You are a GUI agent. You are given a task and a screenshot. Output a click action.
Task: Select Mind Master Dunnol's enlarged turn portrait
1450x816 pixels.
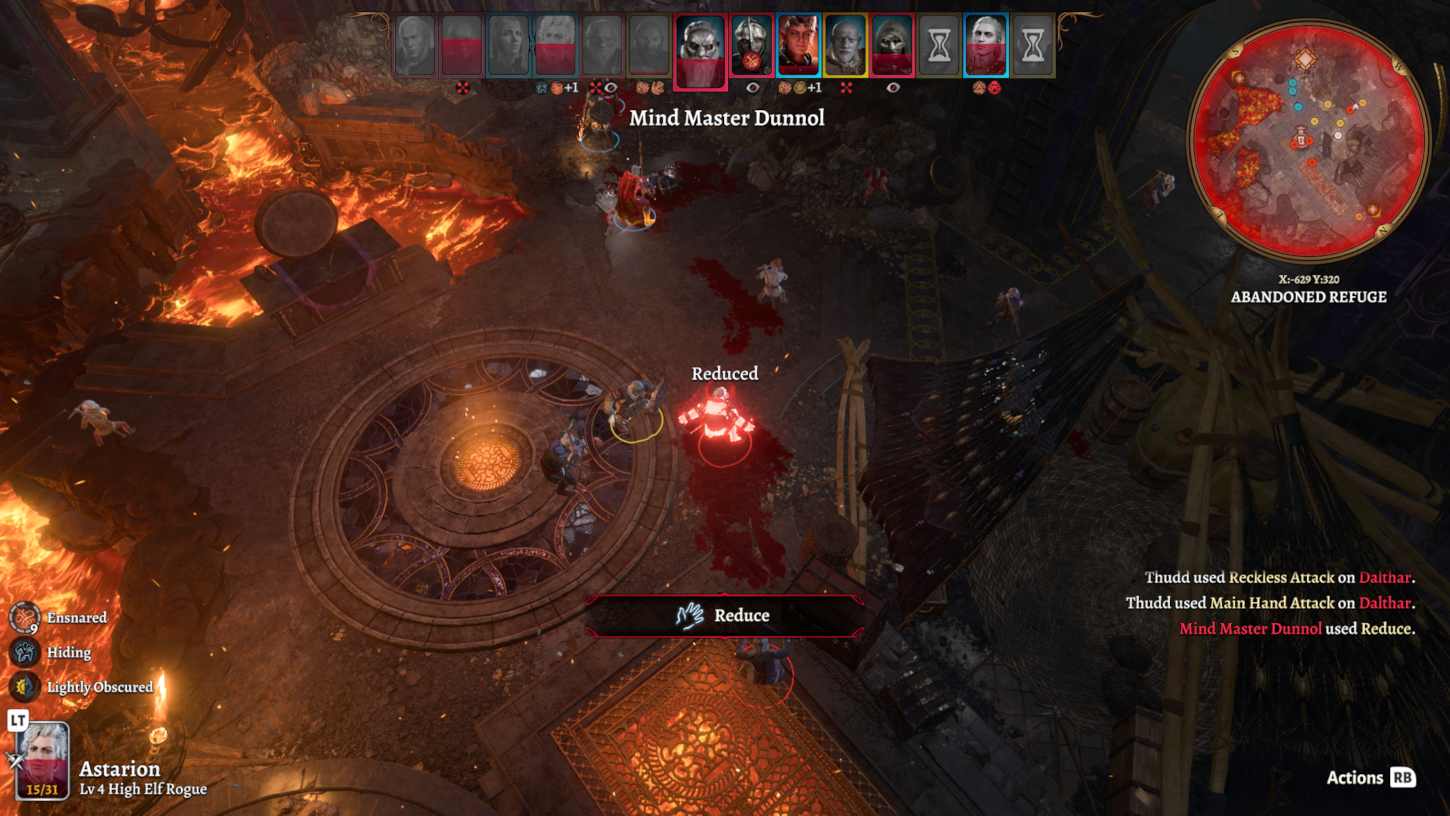click(x=699, y=49)
